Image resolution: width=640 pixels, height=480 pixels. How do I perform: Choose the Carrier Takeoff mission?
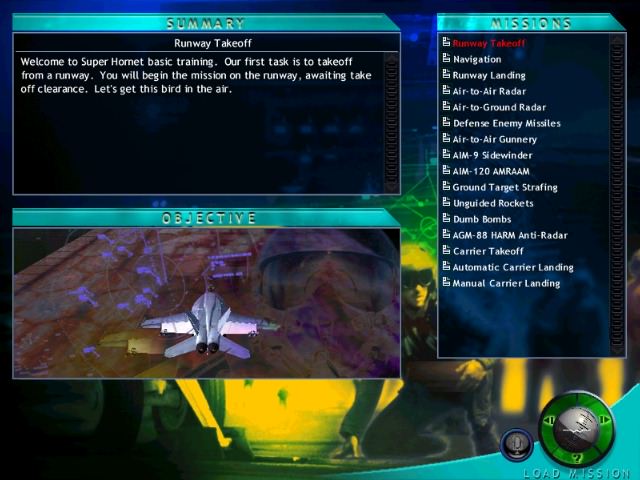point(488,252)
